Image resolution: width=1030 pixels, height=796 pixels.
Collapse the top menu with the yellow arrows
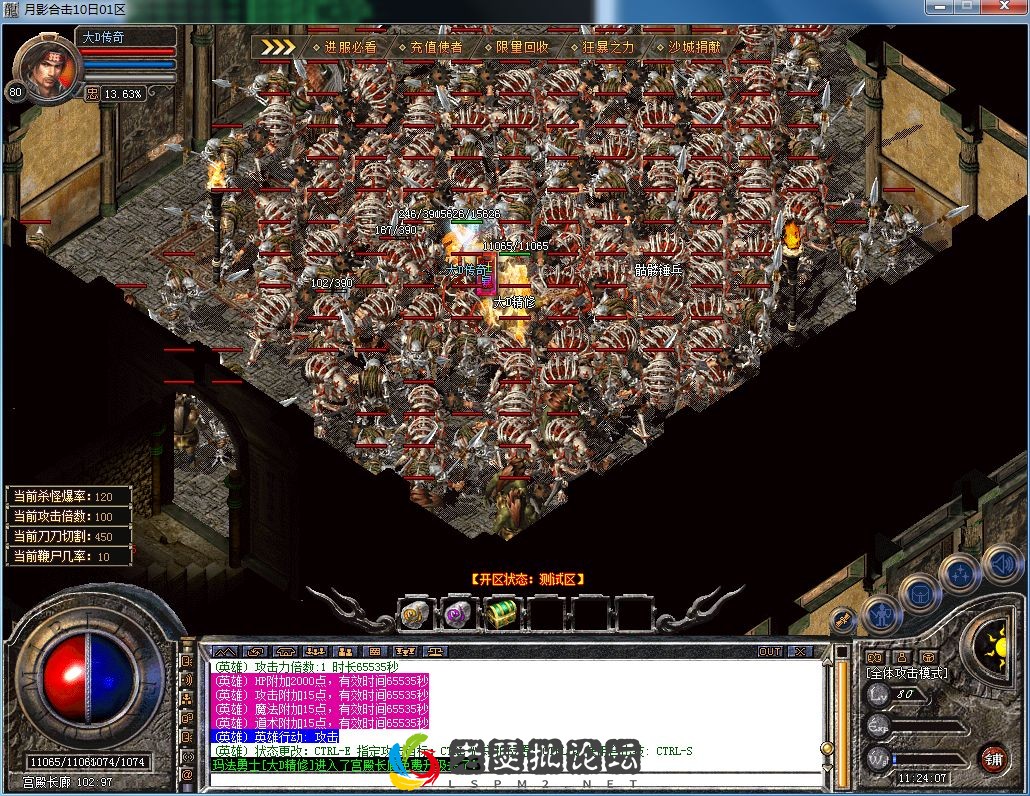tap(278, 47)
